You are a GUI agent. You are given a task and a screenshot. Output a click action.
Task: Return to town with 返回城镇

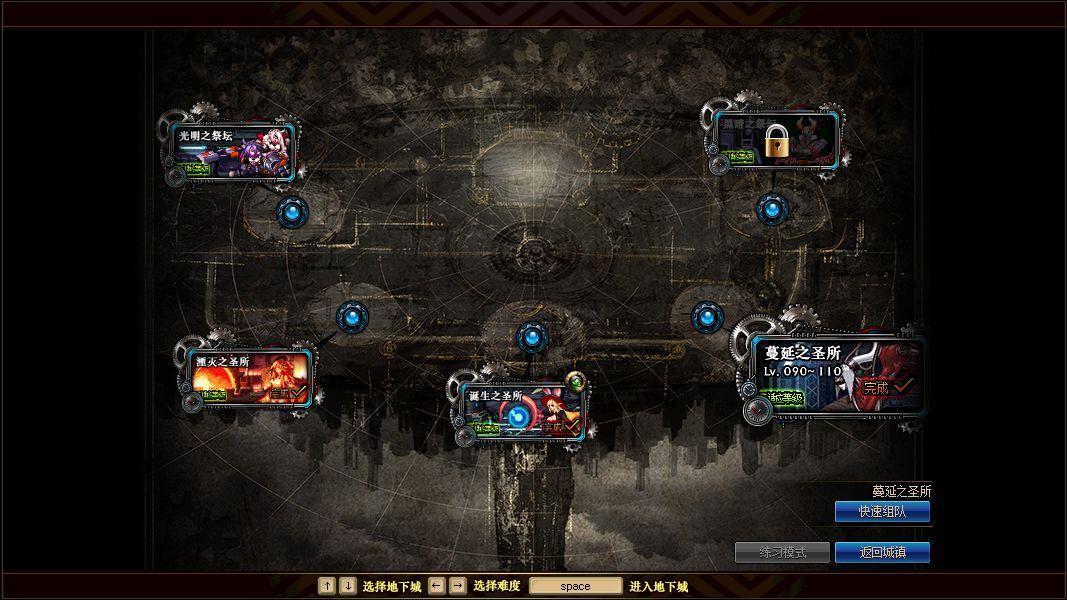882,552
